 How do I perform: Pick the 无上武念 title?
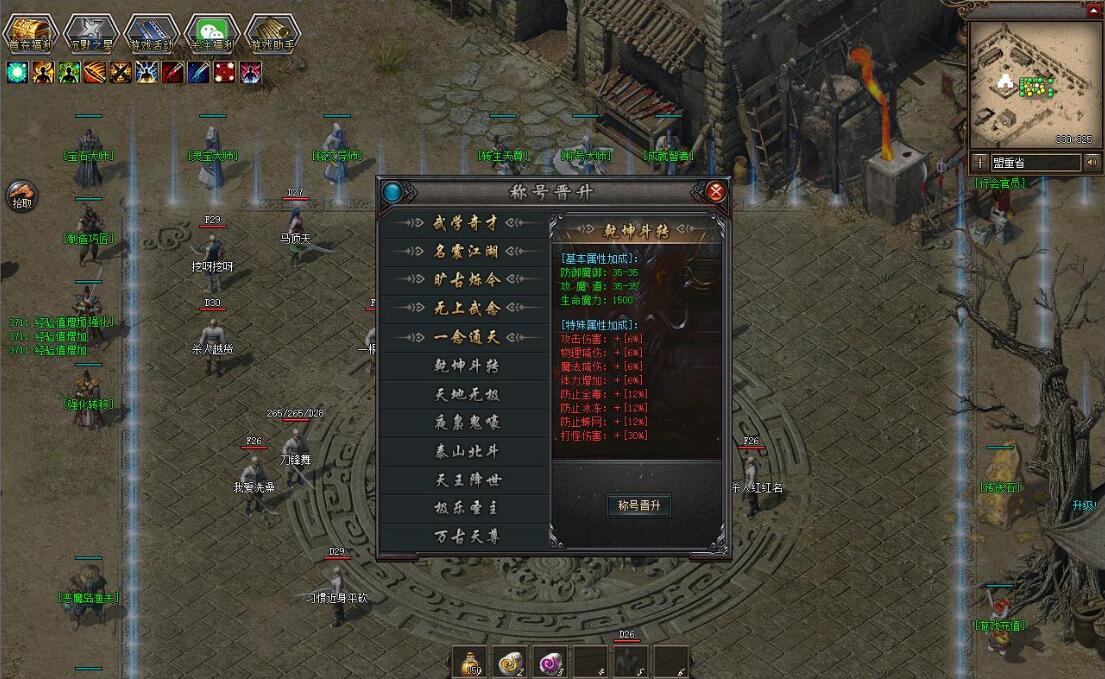pyautogui.click(x=466, y=309)
